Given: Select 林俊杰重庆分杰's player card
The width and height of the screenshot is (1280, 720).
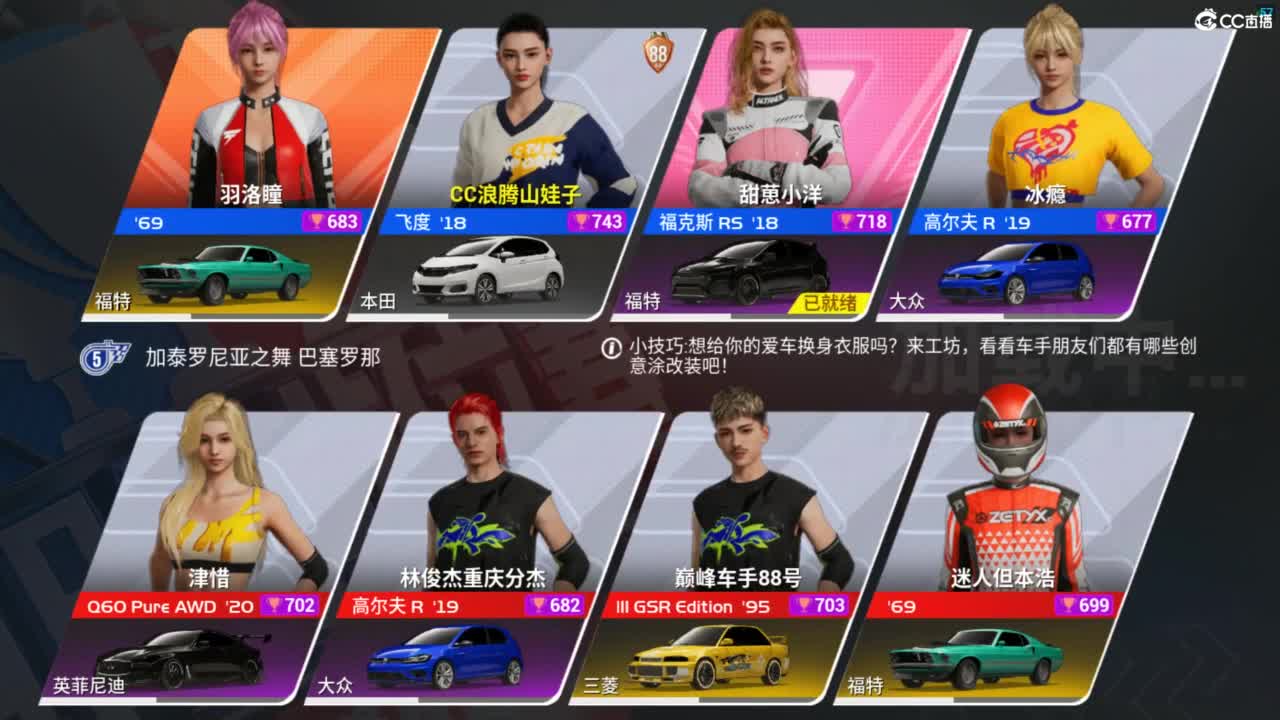Looking at the screenshot, I should [x=480, y=490].
